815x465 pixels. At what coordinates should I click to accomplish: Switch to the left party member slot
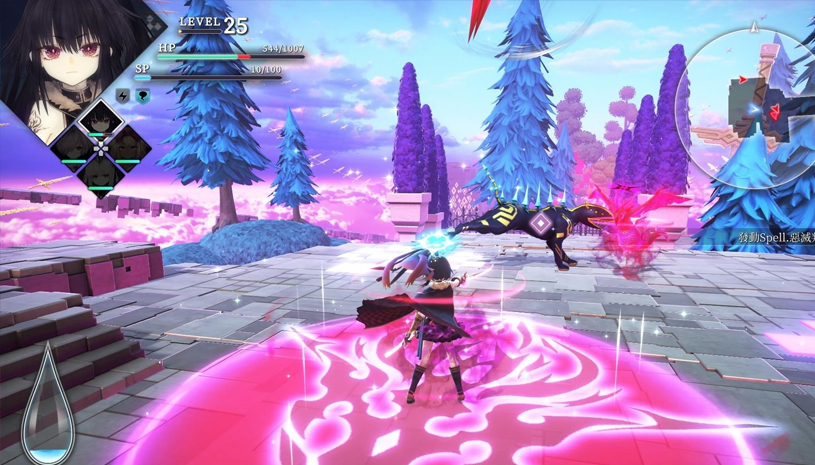[73, 147]
